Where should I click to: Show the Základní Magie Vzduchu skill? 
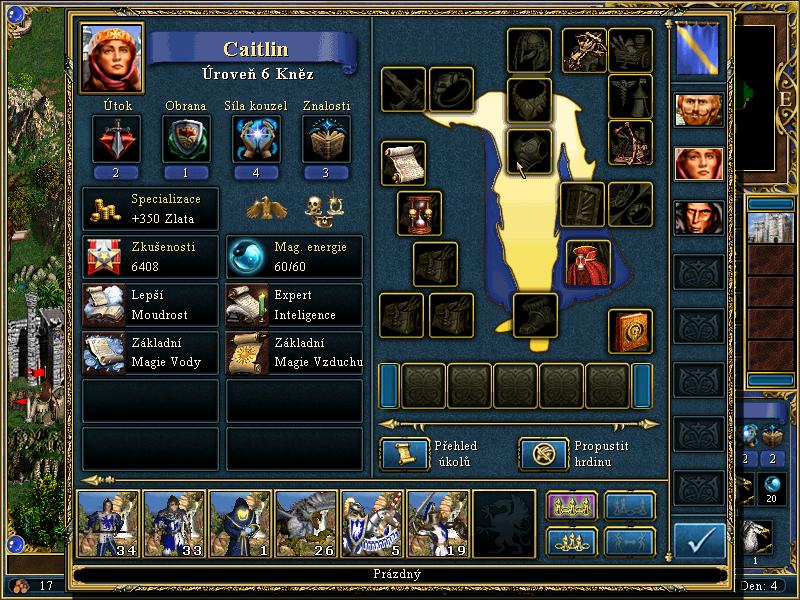294,353
